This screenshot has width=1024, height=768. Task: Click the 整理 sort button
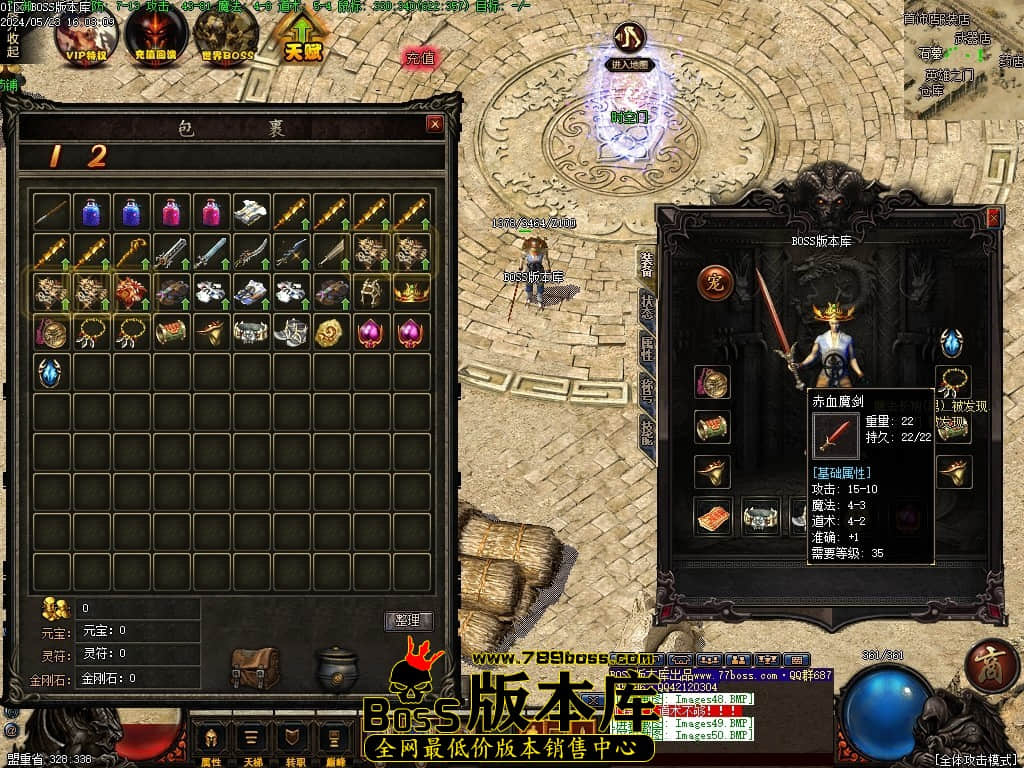point(408,620)
